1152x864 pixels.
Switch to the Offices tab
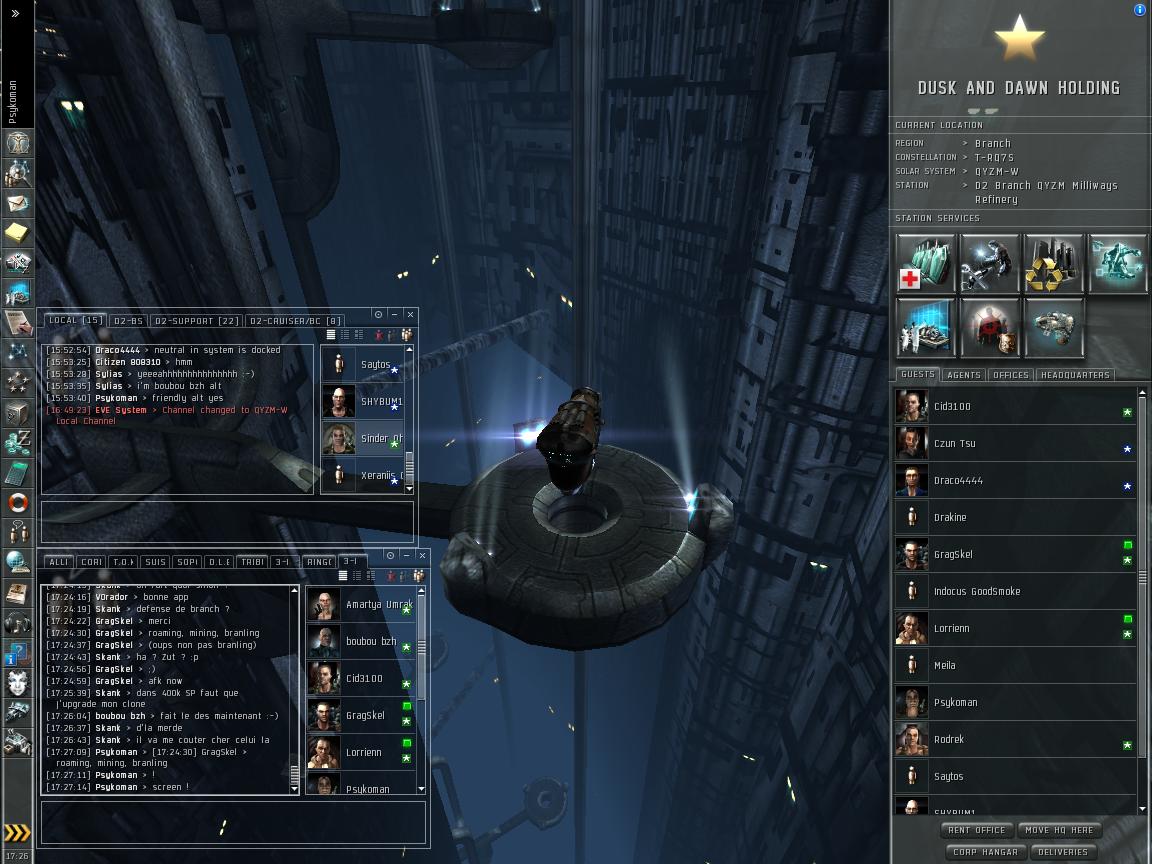pos(1011,375)
